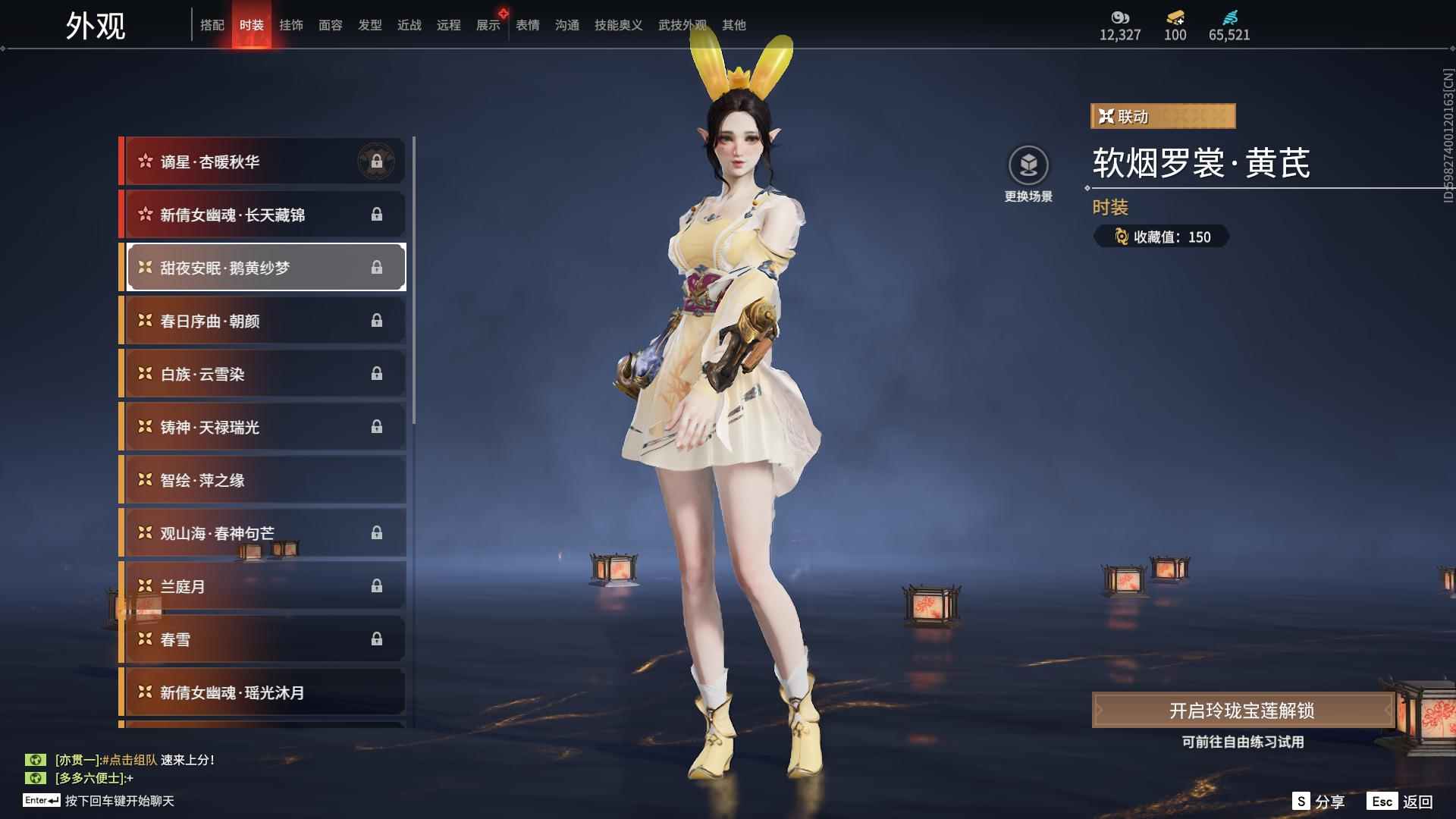Open the 挂饰 accessories tab

coord(291,25)
